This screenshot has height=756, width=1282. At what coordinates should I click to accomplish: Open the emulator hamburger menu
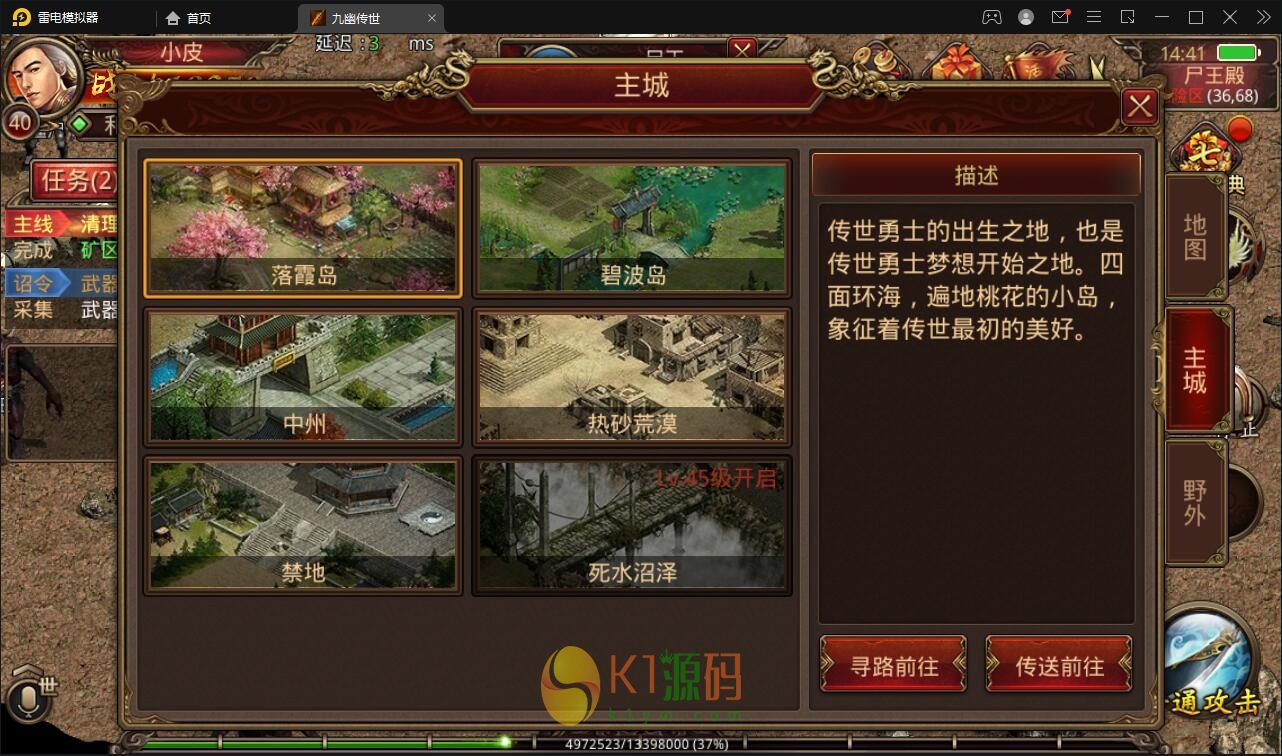click(x=1094, y=17)
